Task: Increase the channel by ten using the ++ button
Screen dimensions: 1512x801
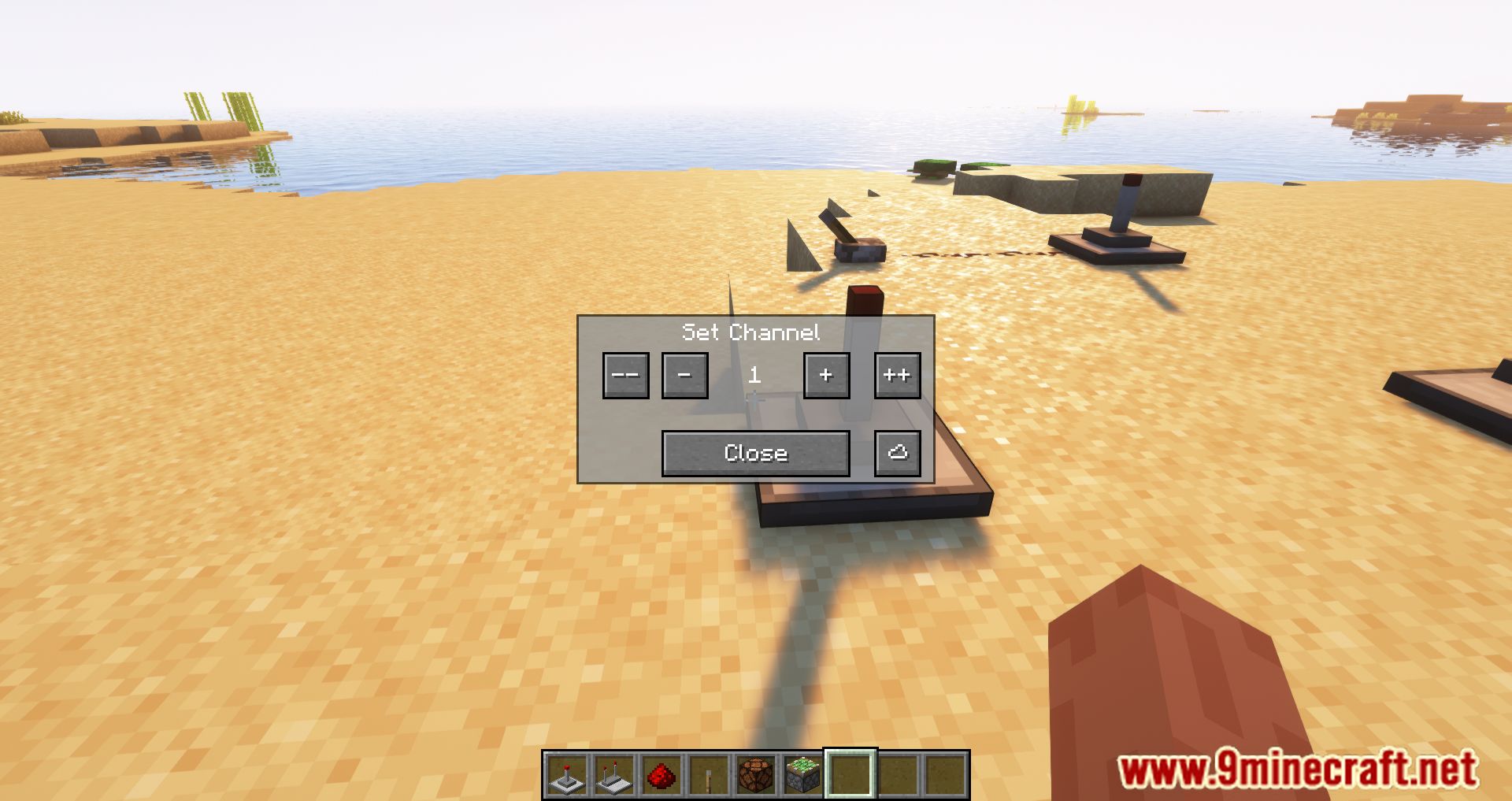Action: coord(898,376)
